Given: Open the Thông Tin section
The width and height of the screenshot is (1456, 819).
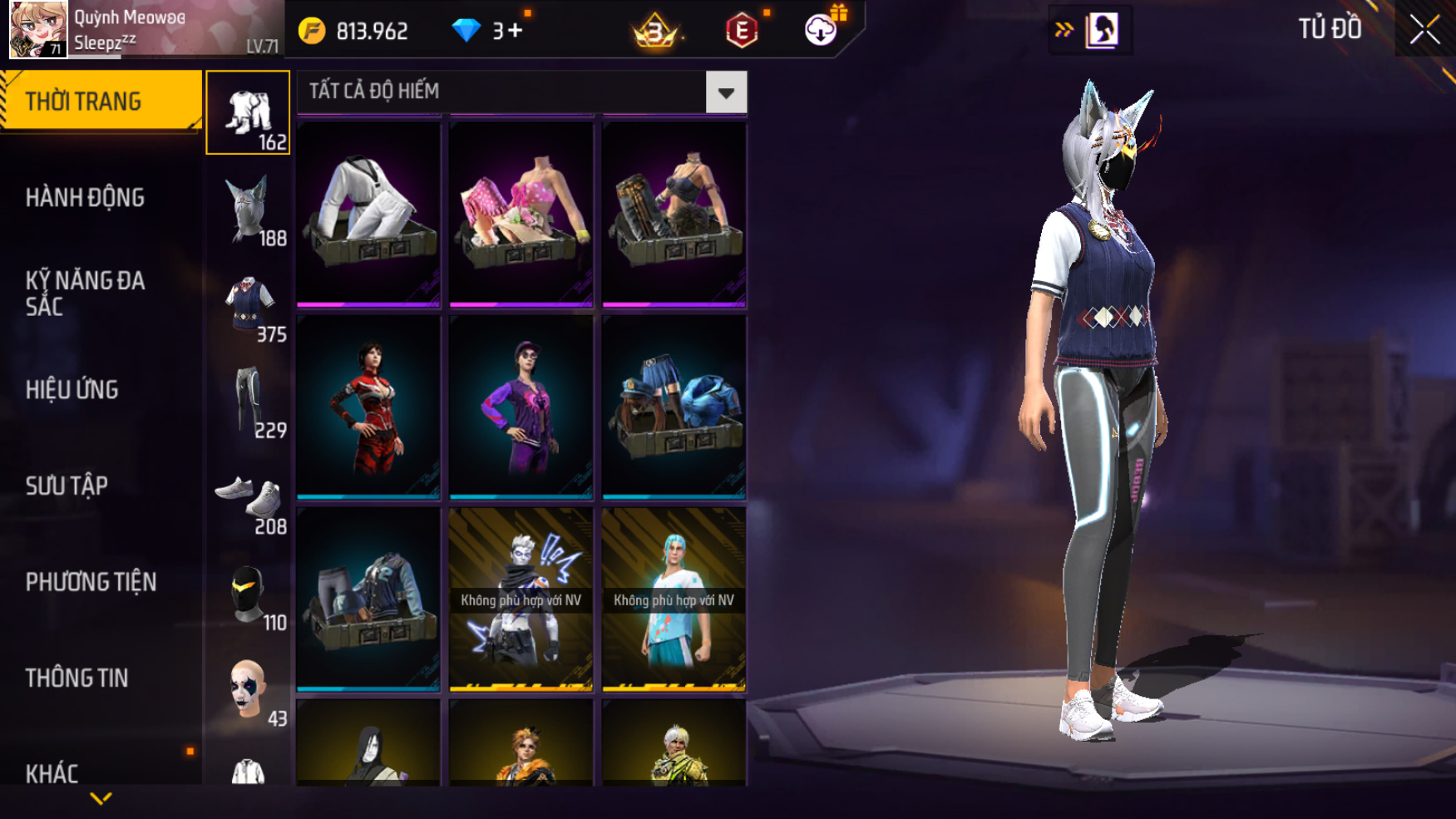Looking at the screenshot, I should coord(77,678).
